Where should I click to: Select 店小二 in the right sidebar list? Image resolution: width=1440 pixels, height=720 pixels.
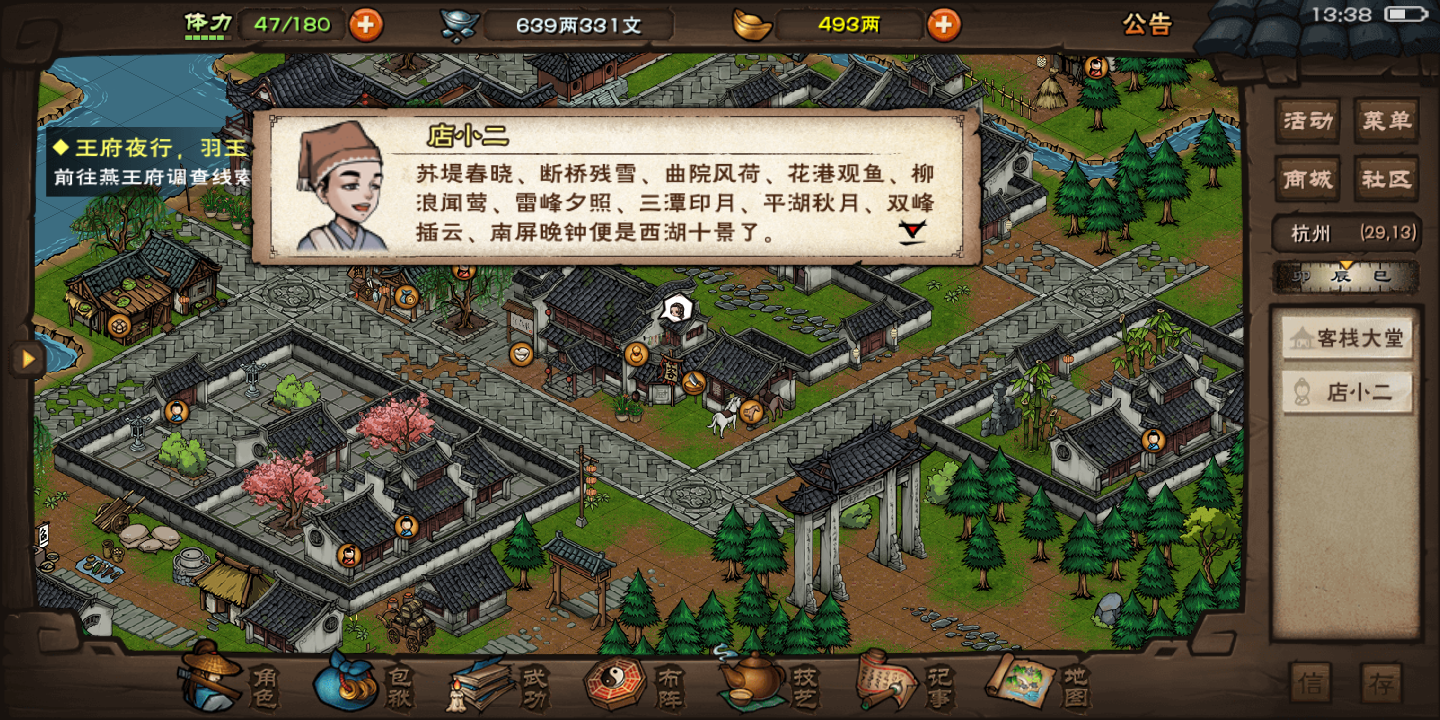[1345, 392]
